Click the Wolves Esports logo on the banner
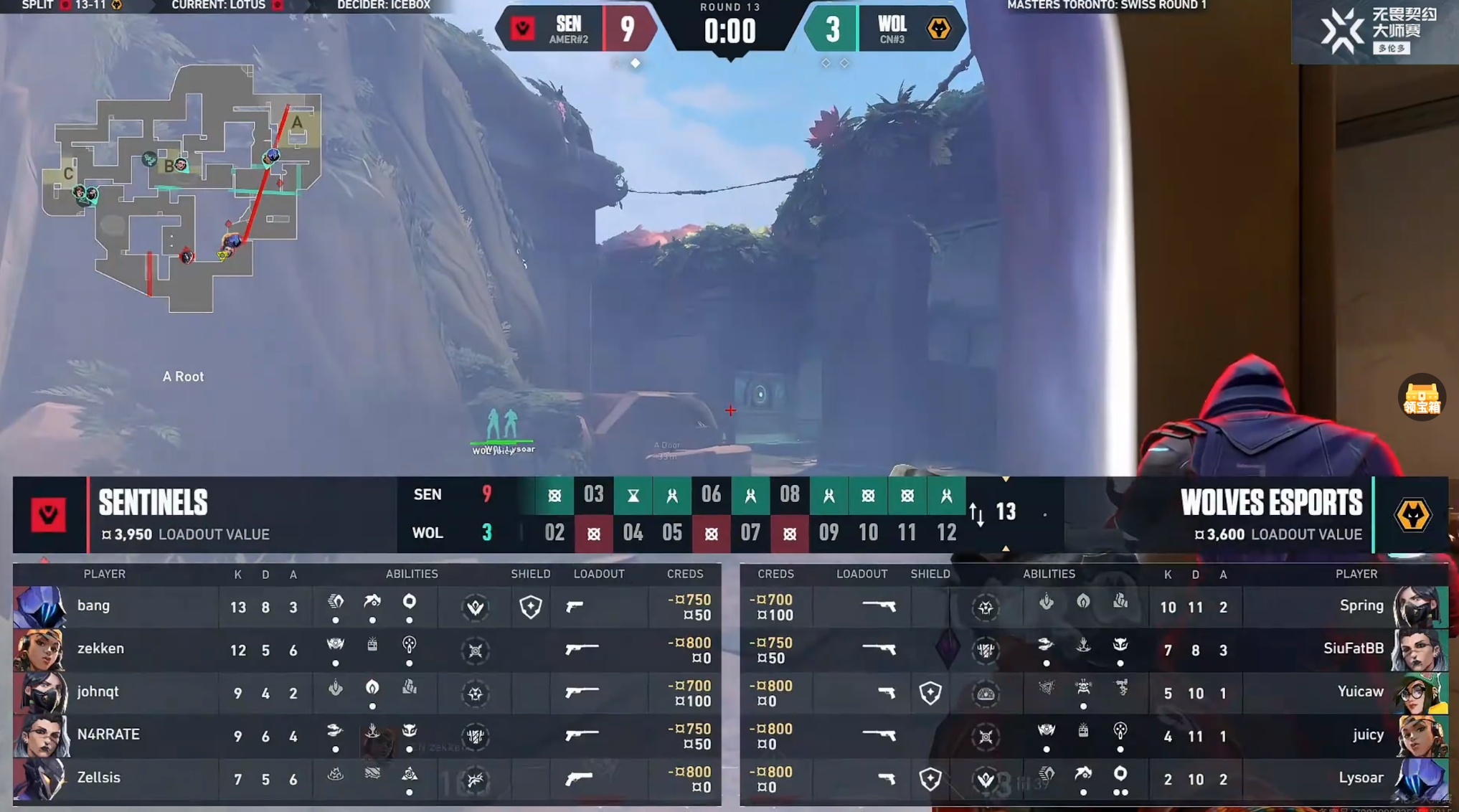This screenshot has height=812, width=1459. (1412, 515)
